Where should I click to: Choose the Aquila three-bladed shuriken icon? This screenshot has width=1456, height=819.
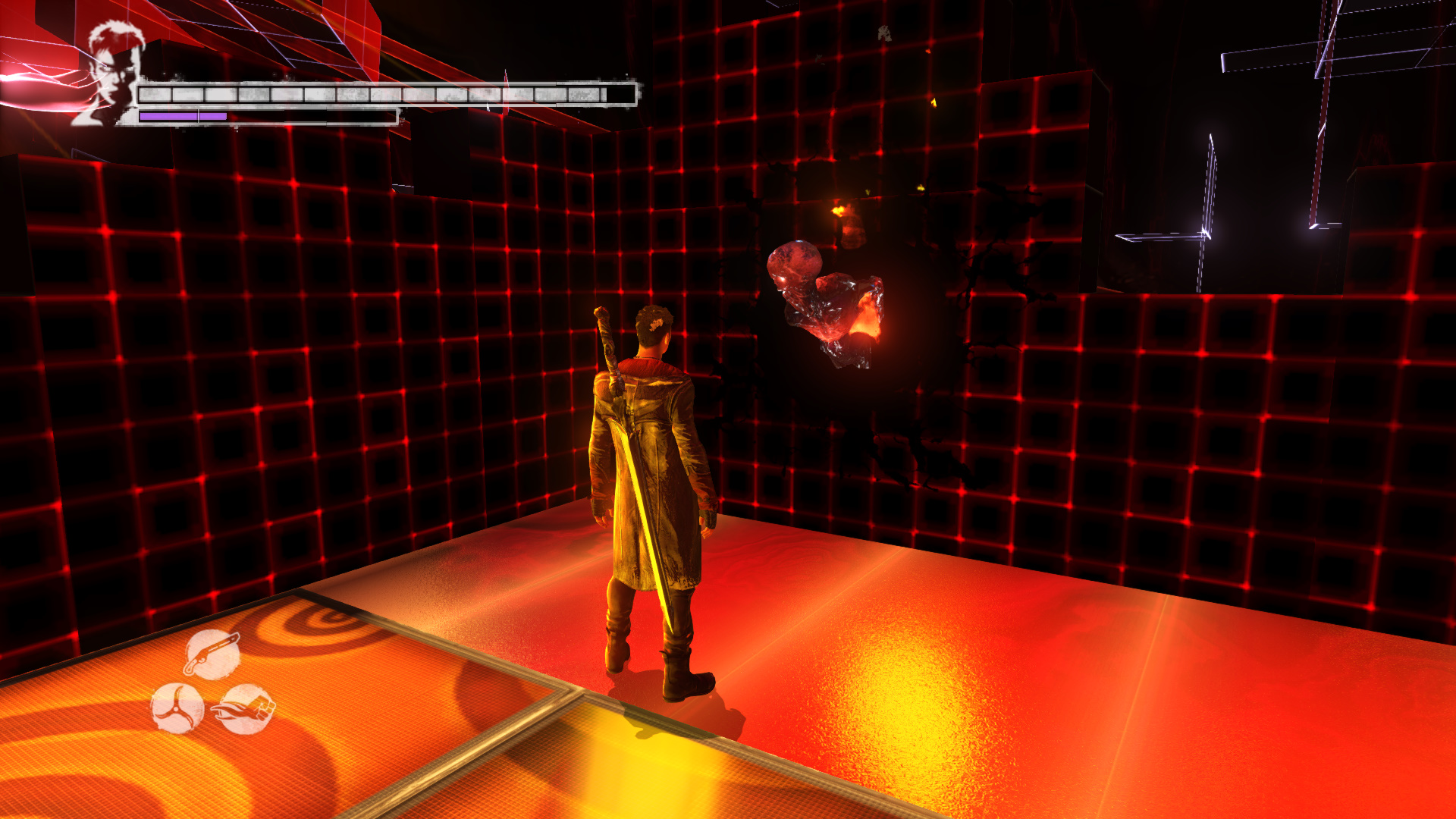click(177, 708)
